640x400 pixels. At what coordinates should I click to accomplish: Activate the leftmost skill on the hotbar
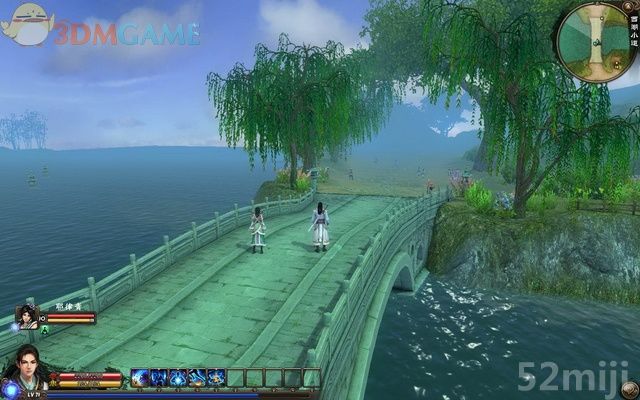(x=140, y=378)
